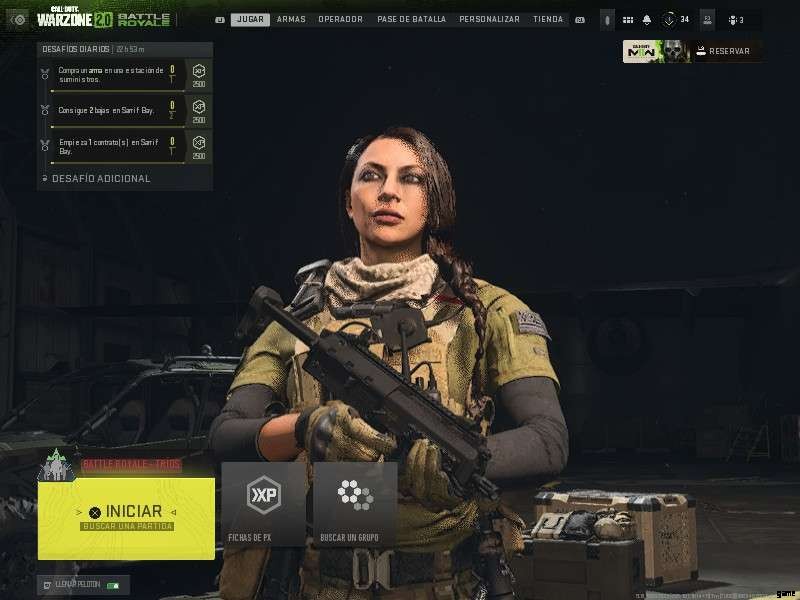Select the Buscar un Grupo tile
This screenshot has width=800, height=600.
click(x=355, y=504)
